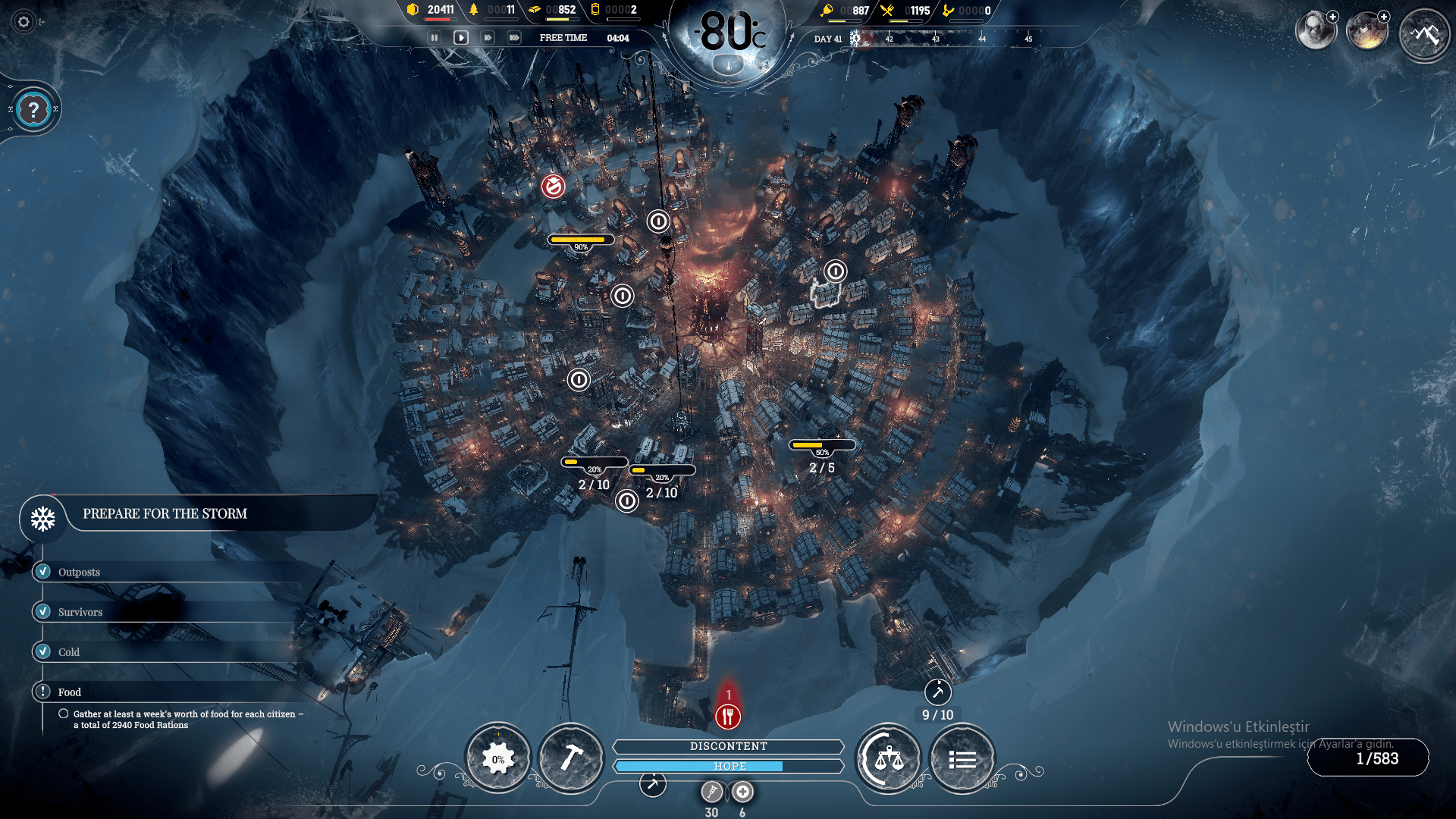This screenshot has width=1456, height=819.
Task: Expand the Cold objective entry
Action: (x=42, y=651)
